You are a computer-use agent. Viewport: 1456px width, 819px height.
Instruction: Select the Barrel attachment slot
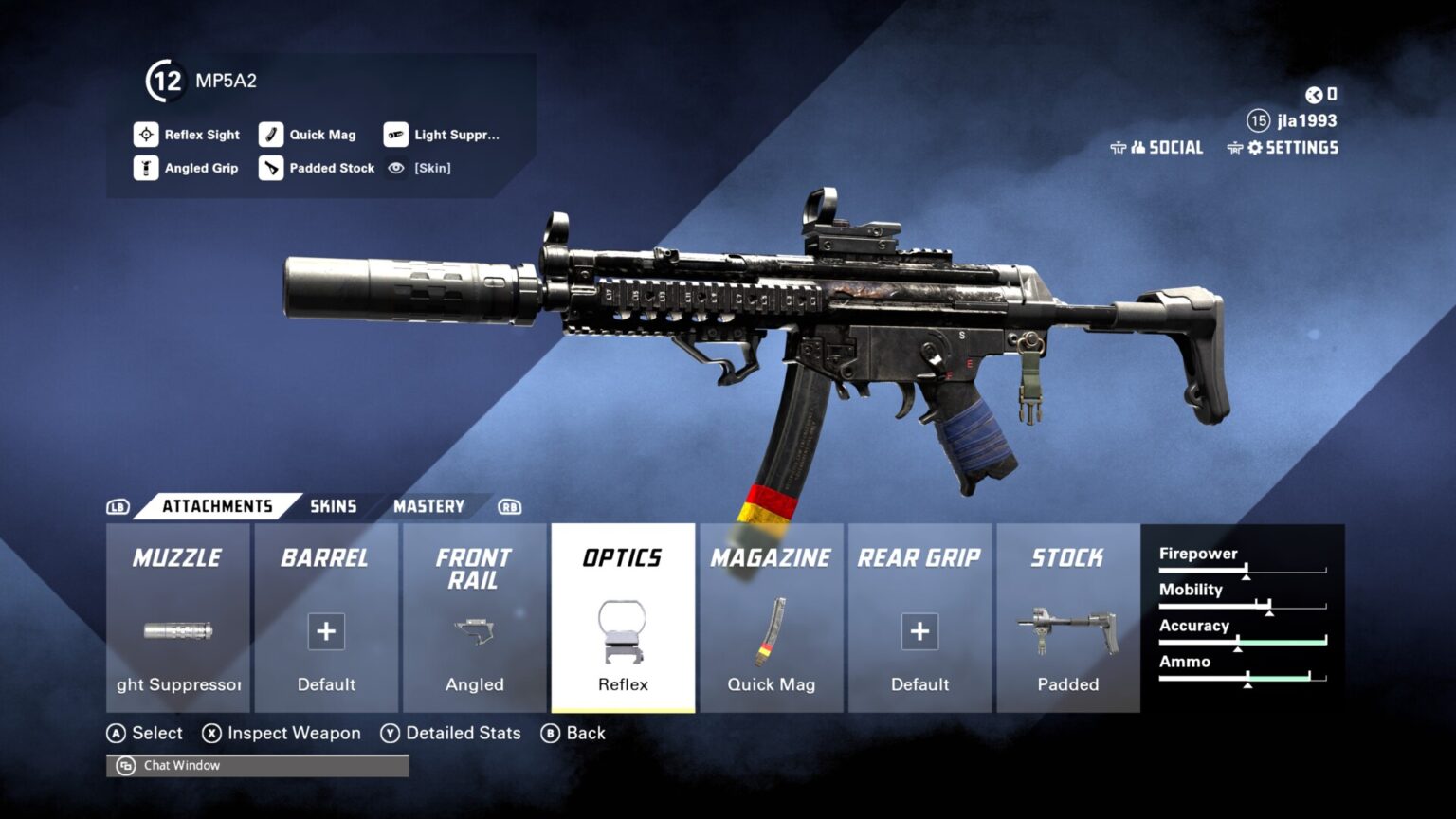[x=326, y=618]
